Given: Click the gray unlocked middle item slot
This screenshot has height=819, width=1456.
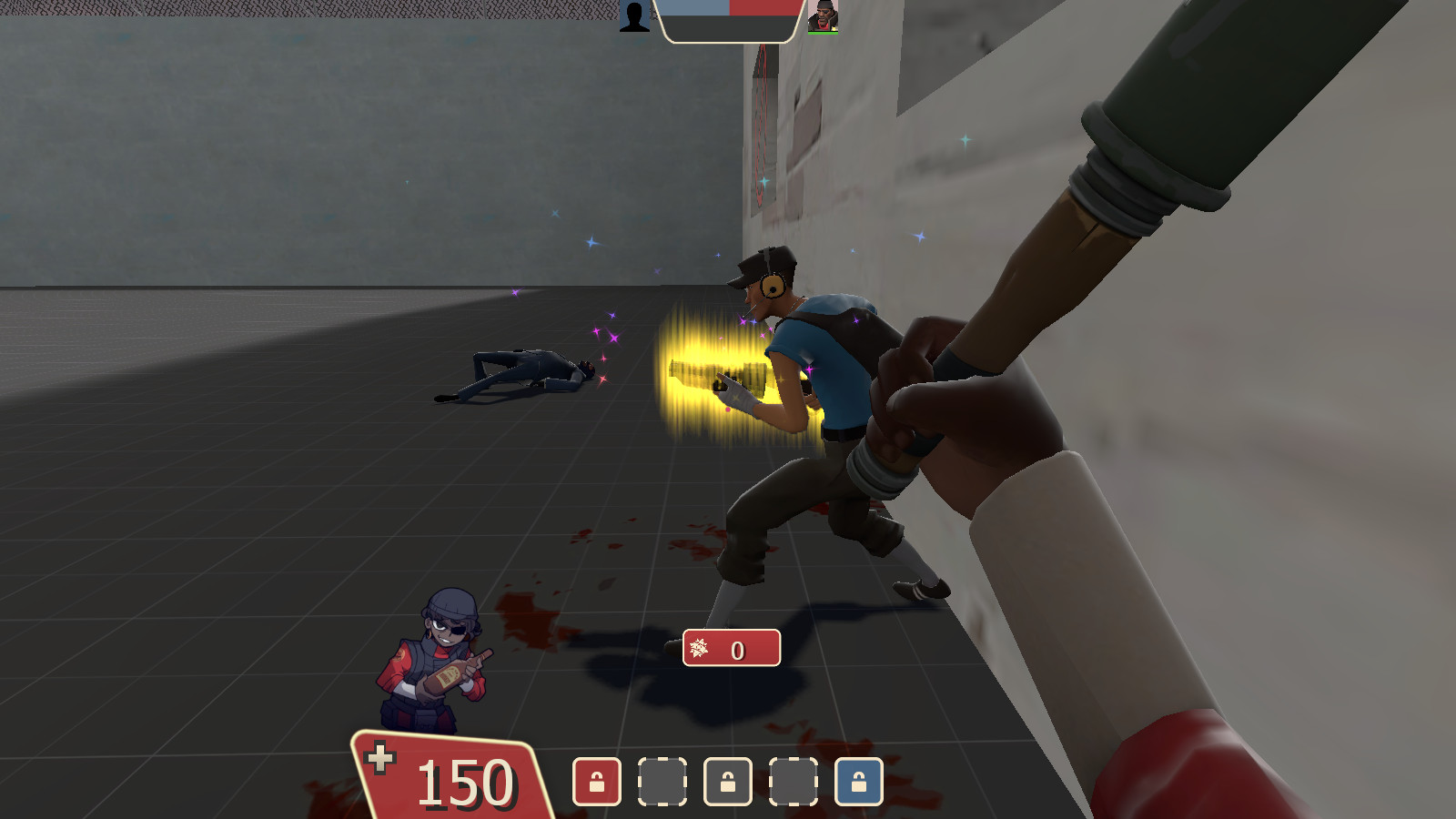Looking at the screenshot, I should pyautogui.click(x=728, y=781).
